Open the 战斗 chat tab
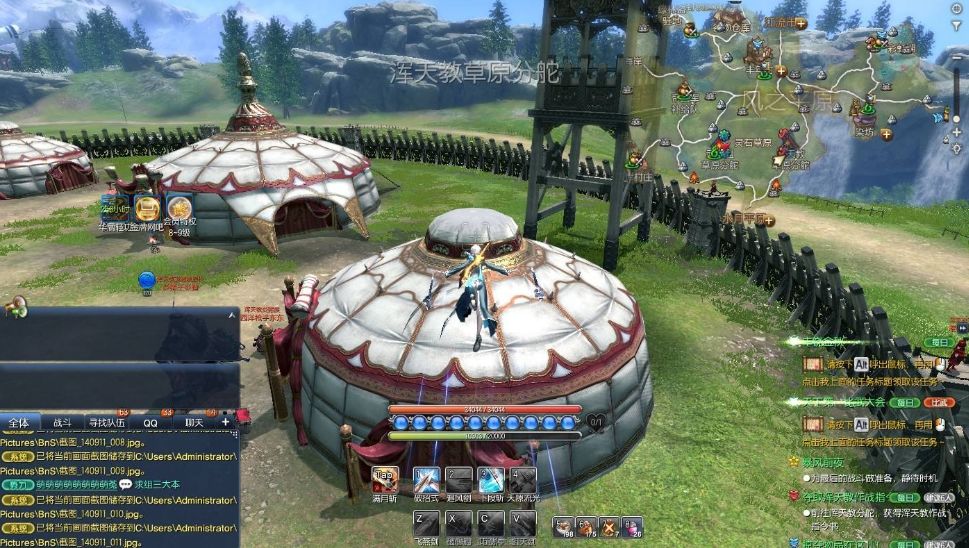Viewport: 969px width, 548px height. 61,423
